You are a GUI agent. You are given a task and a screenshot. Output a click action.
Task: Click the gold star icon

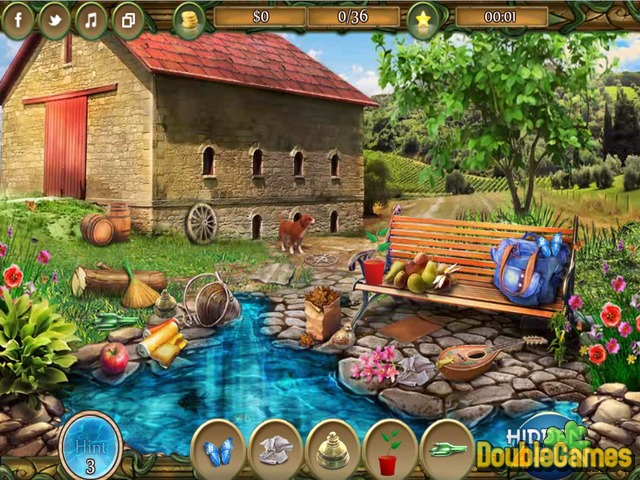point(422,19)
